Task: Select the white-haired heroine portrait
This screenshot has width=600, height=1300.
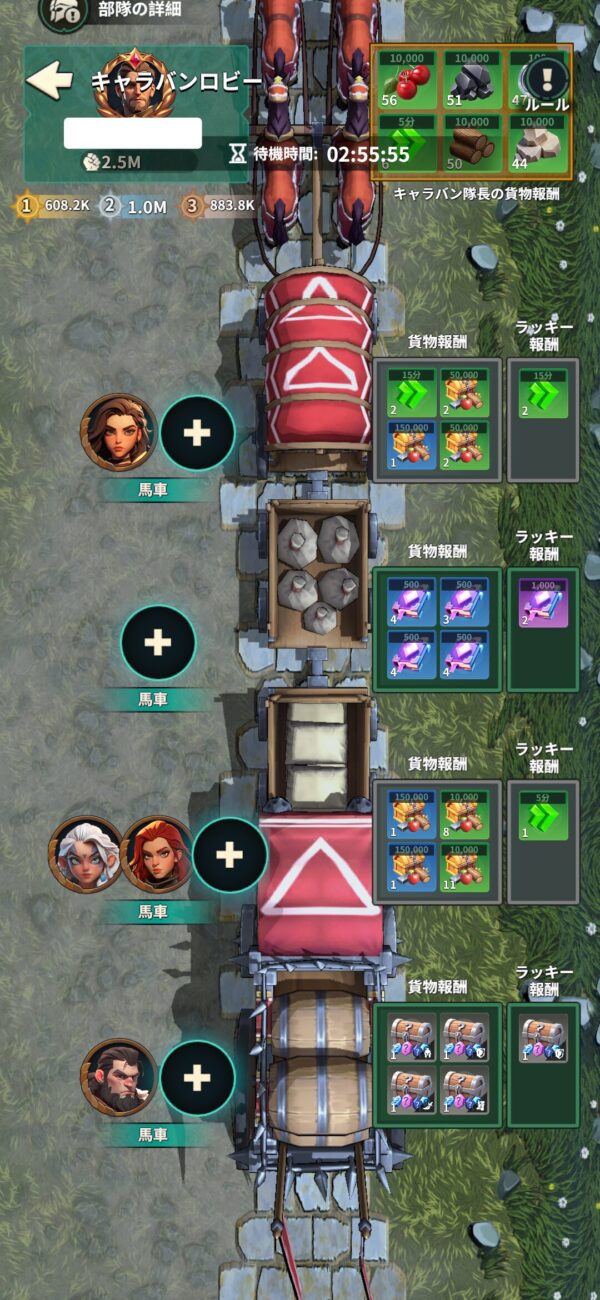Action: [86, 855]
